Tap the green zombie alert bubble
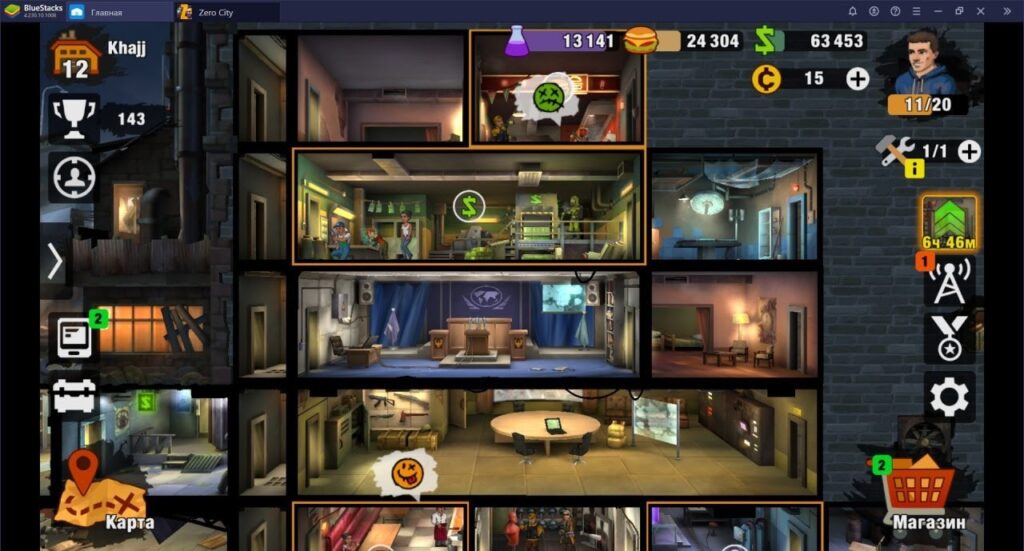Image resolution: width=1024 pixels, height=551 pixels. tap(548, 97)
